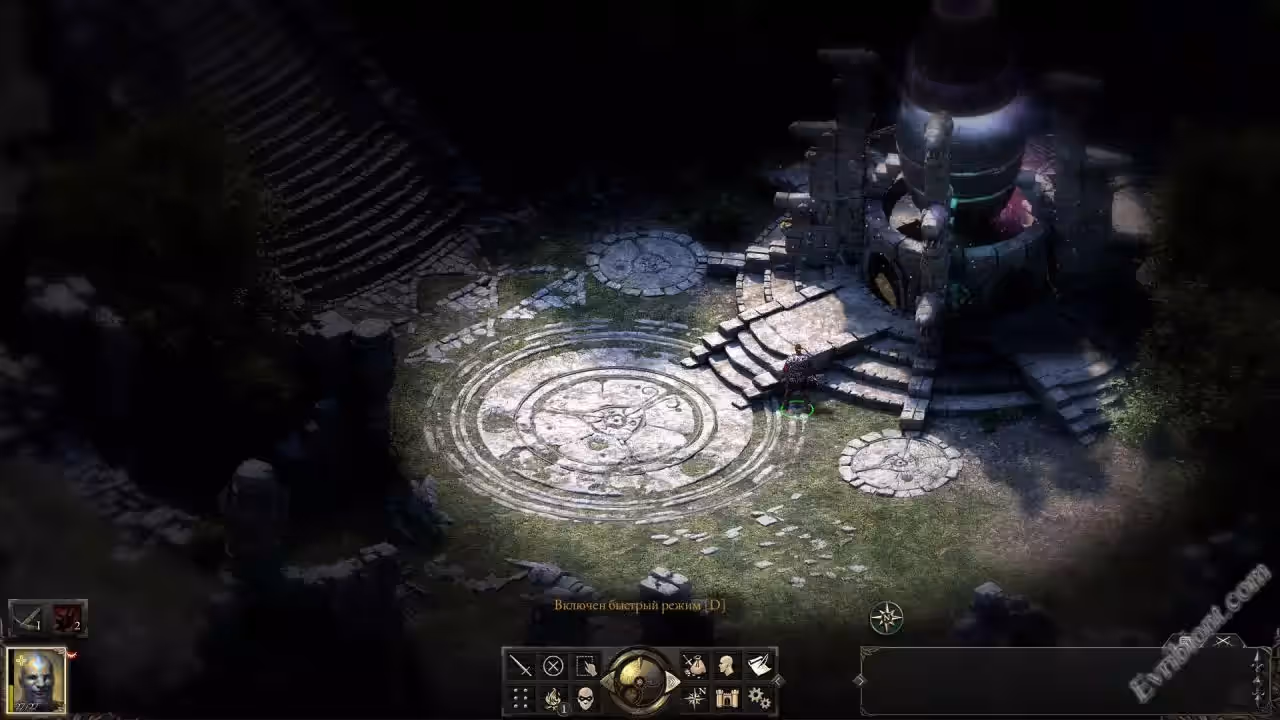Activate the select-all party button

click(586, 666)
